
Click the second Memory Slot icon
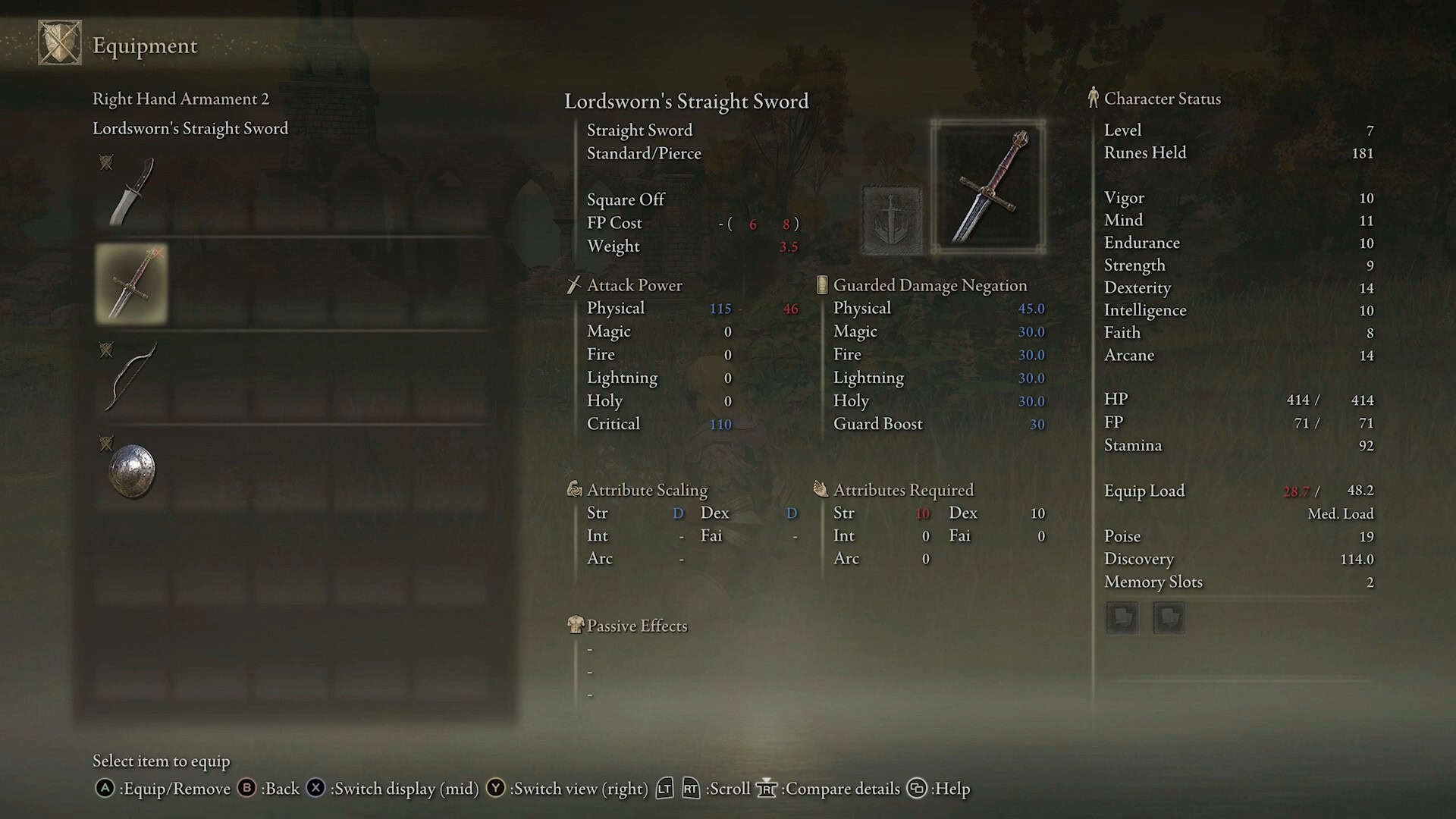click(1169, 617)
